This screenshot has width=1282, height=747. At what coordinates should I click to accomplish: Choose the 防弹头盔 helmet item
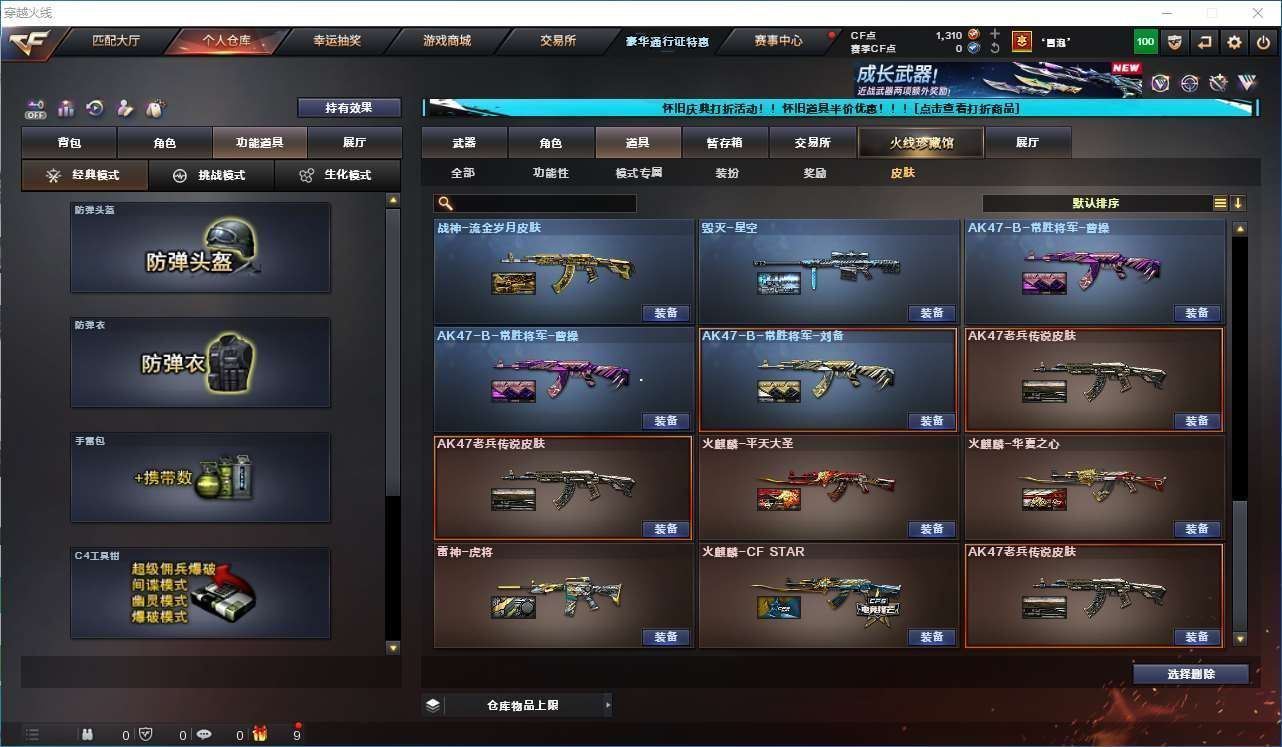(200, 248)
